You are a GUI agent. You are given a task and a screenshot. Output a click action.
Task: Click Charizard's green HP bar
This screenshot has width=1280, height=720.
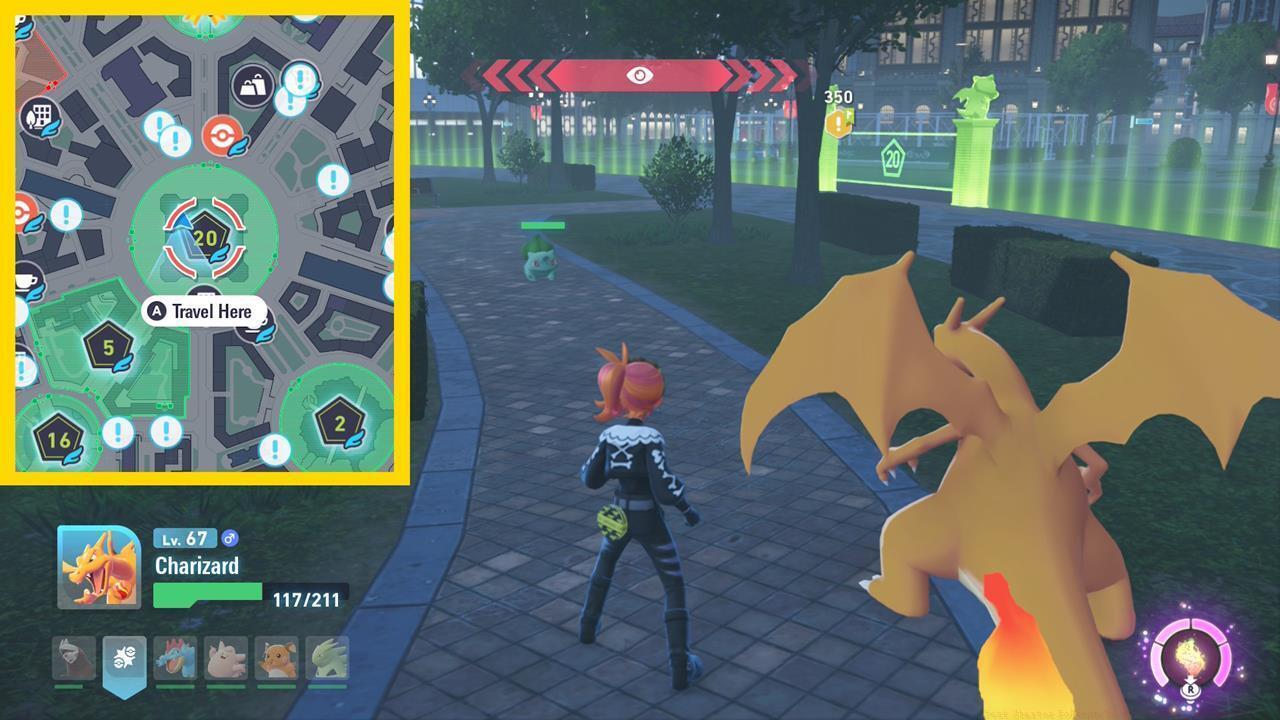207,593
